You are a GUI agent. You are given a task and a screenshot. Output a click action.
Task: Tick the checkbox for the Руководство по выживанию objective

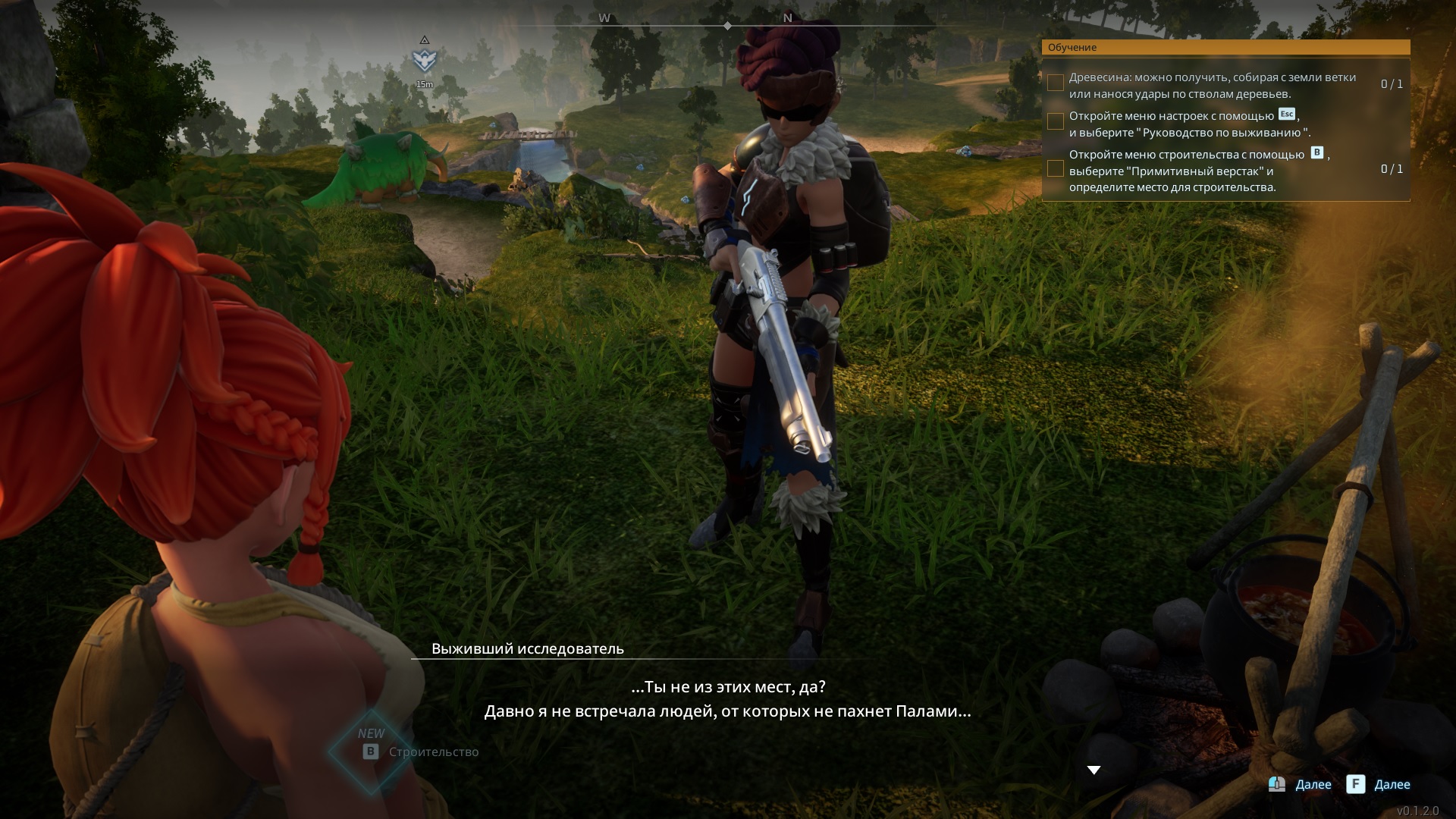pyautogui.click(x=1055, y=121)
